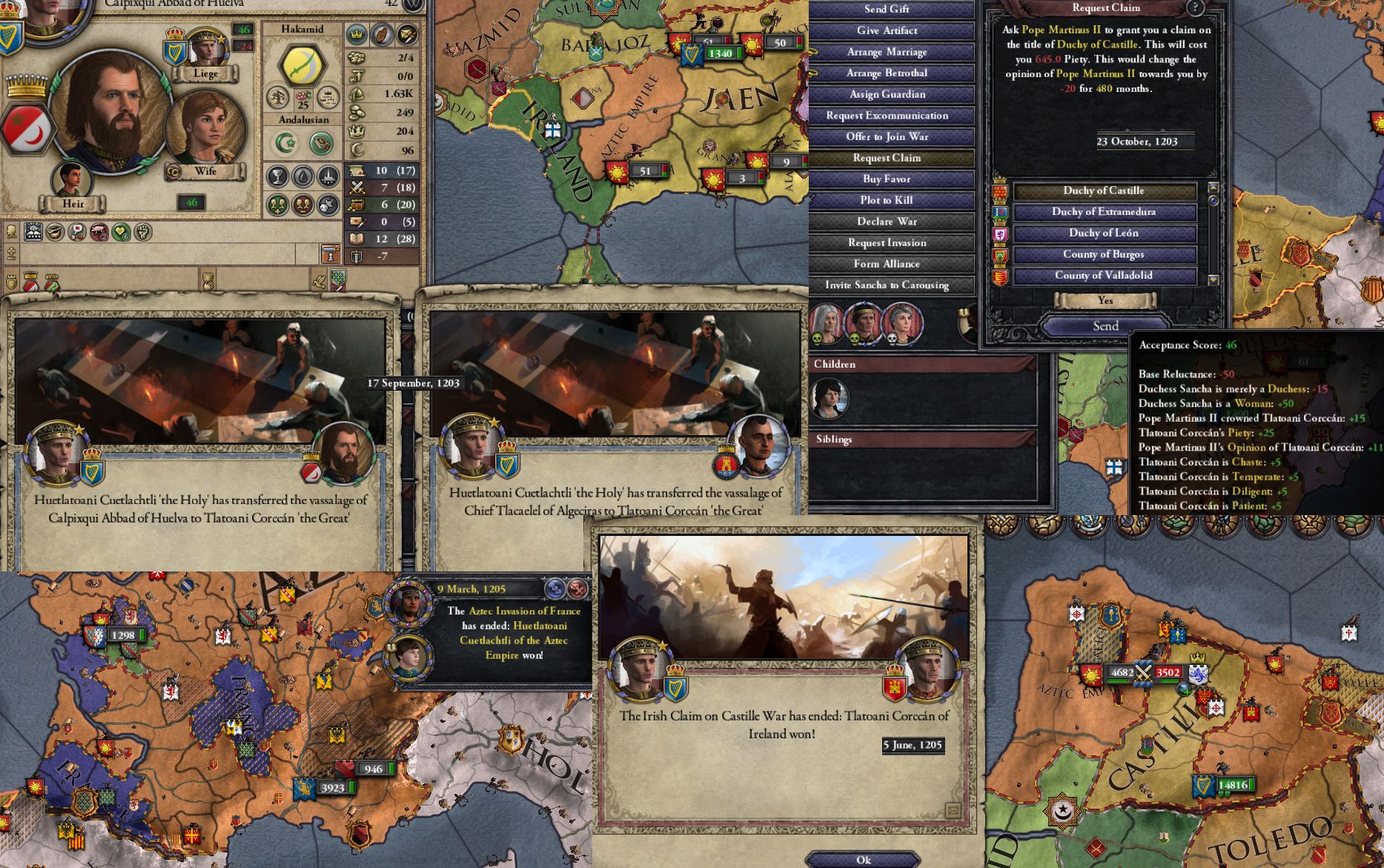Expand the Siblings section
The width and height of the screenshot is (1384, 868).
836,439
